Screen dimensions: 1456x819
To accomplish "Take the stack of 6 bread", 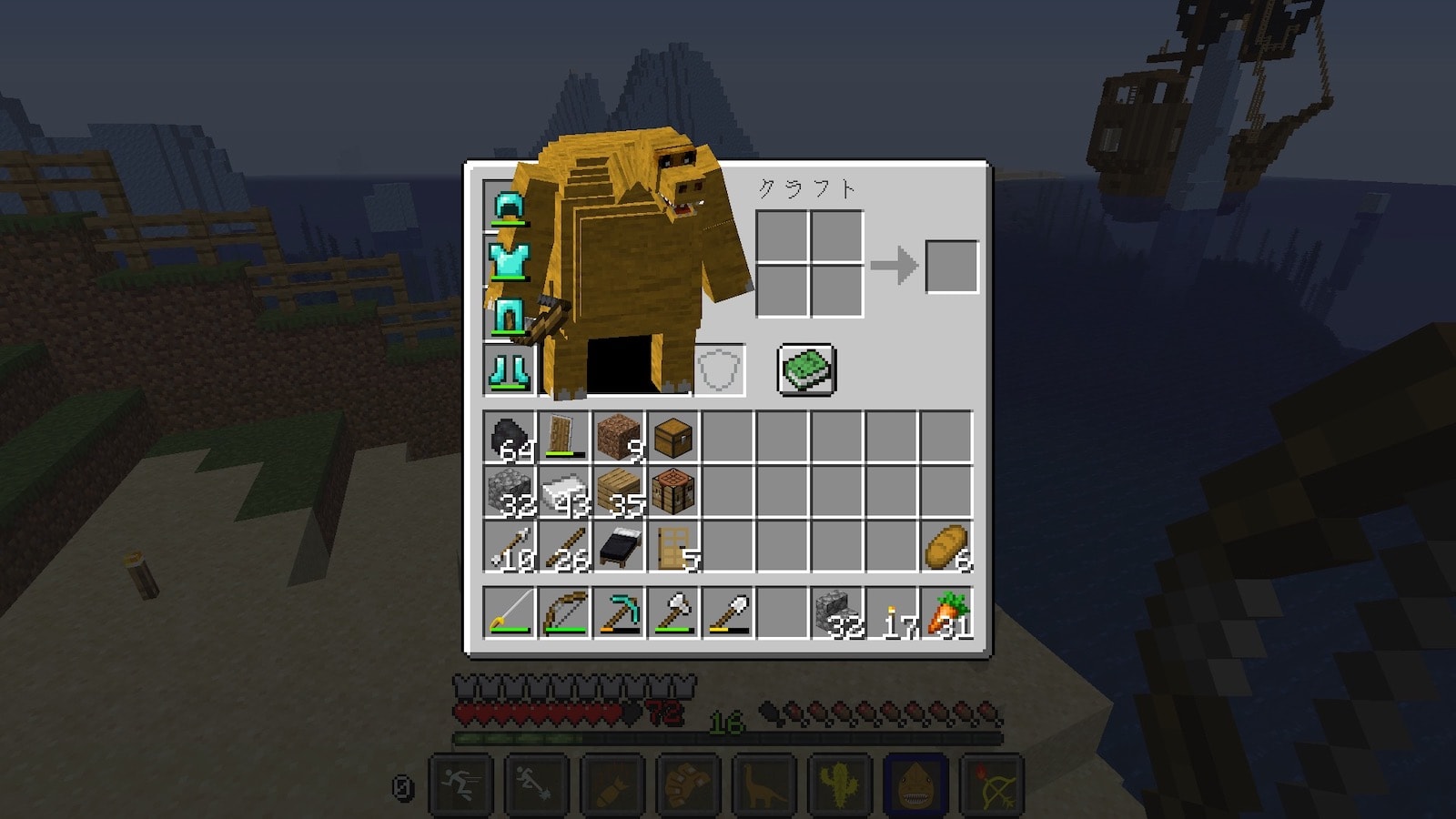I will [x=946, y=547].
